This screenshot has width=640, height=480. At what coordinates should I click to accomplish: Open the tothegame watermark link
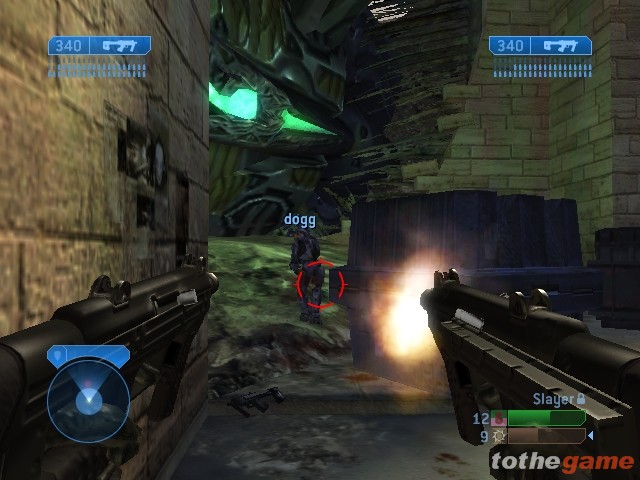[x=562, y=461]
